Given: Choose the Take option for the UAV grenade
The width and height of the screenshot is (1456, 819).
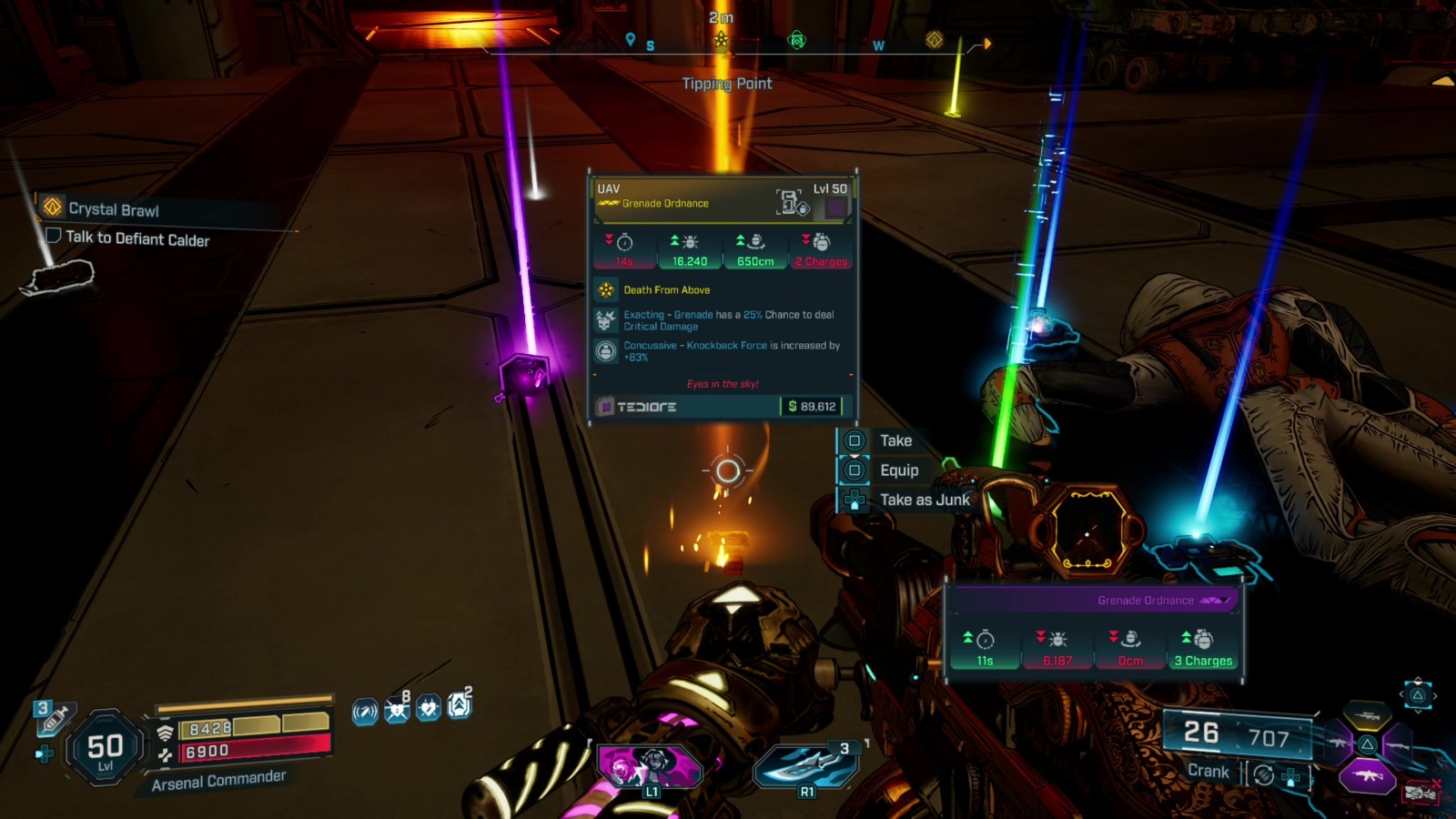Looking at the screenshot, I should [895, 440].
